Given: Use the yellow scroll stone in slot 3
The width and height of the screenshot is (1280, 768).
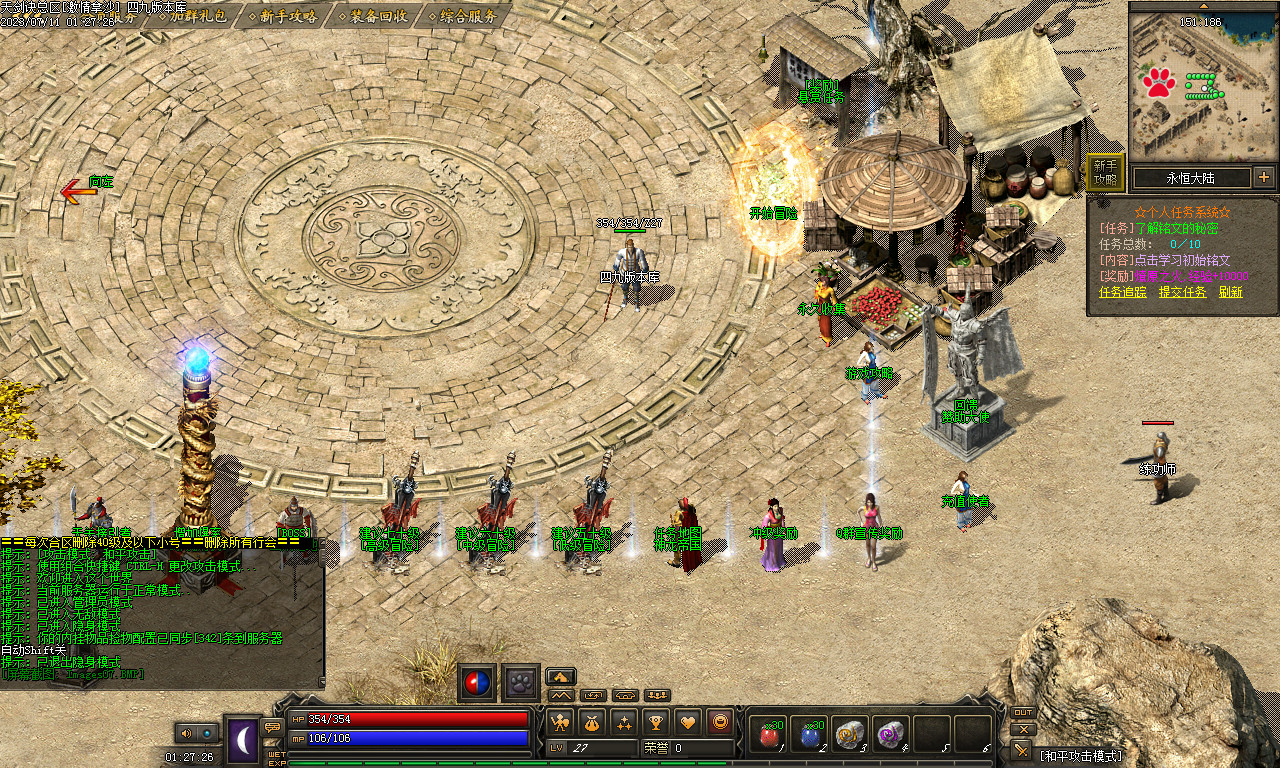Looking at the screenshot, I should (851, 735).
